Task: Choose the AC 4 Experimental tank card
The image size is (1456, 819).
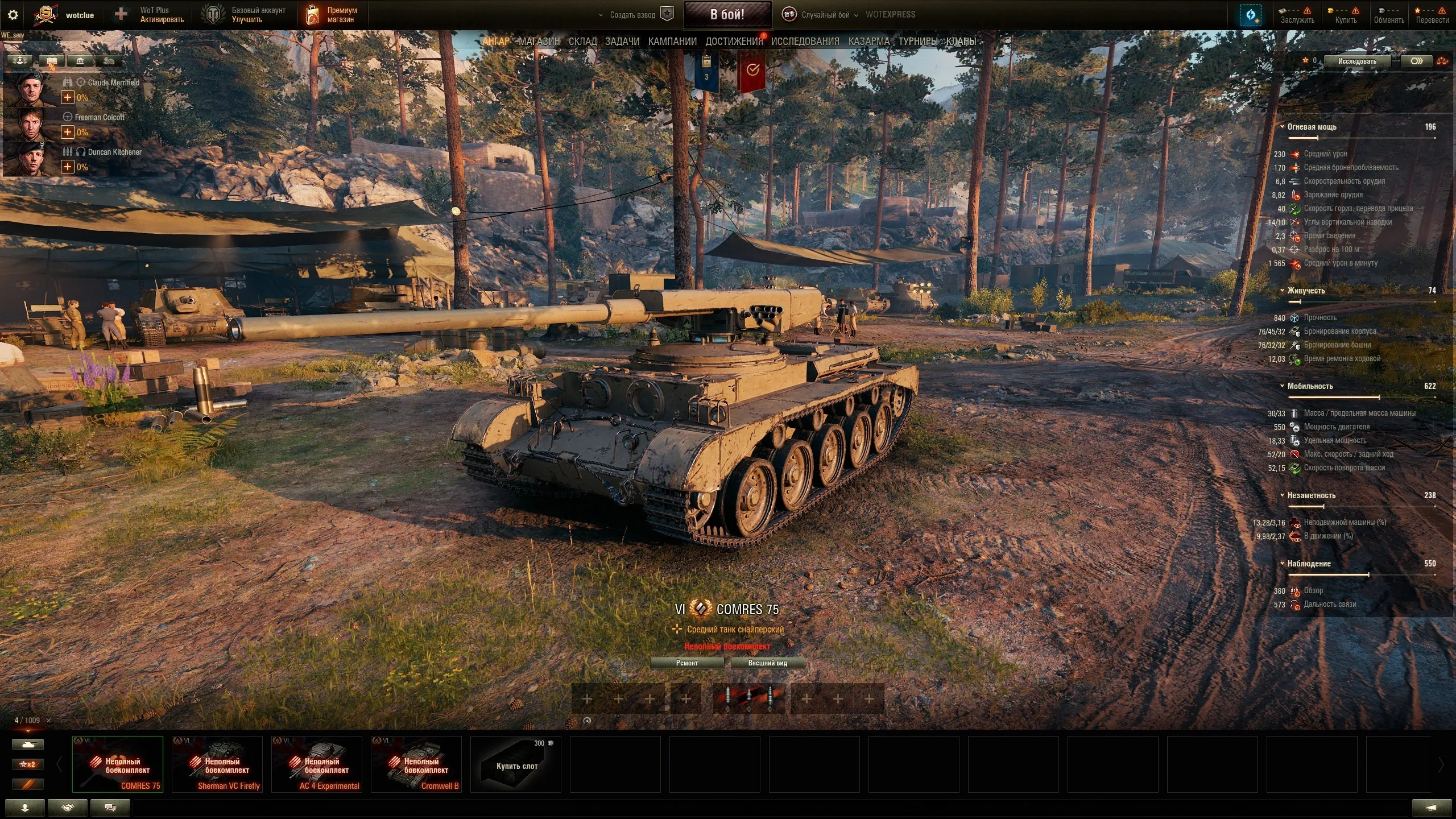Action: pyautogui.click(x=317, y=764)
